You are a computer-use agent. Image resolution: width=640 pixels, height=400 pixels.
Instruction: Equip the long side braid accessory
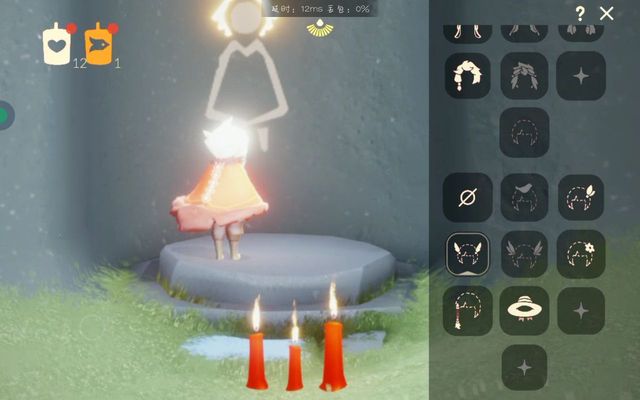pos(468,310)
